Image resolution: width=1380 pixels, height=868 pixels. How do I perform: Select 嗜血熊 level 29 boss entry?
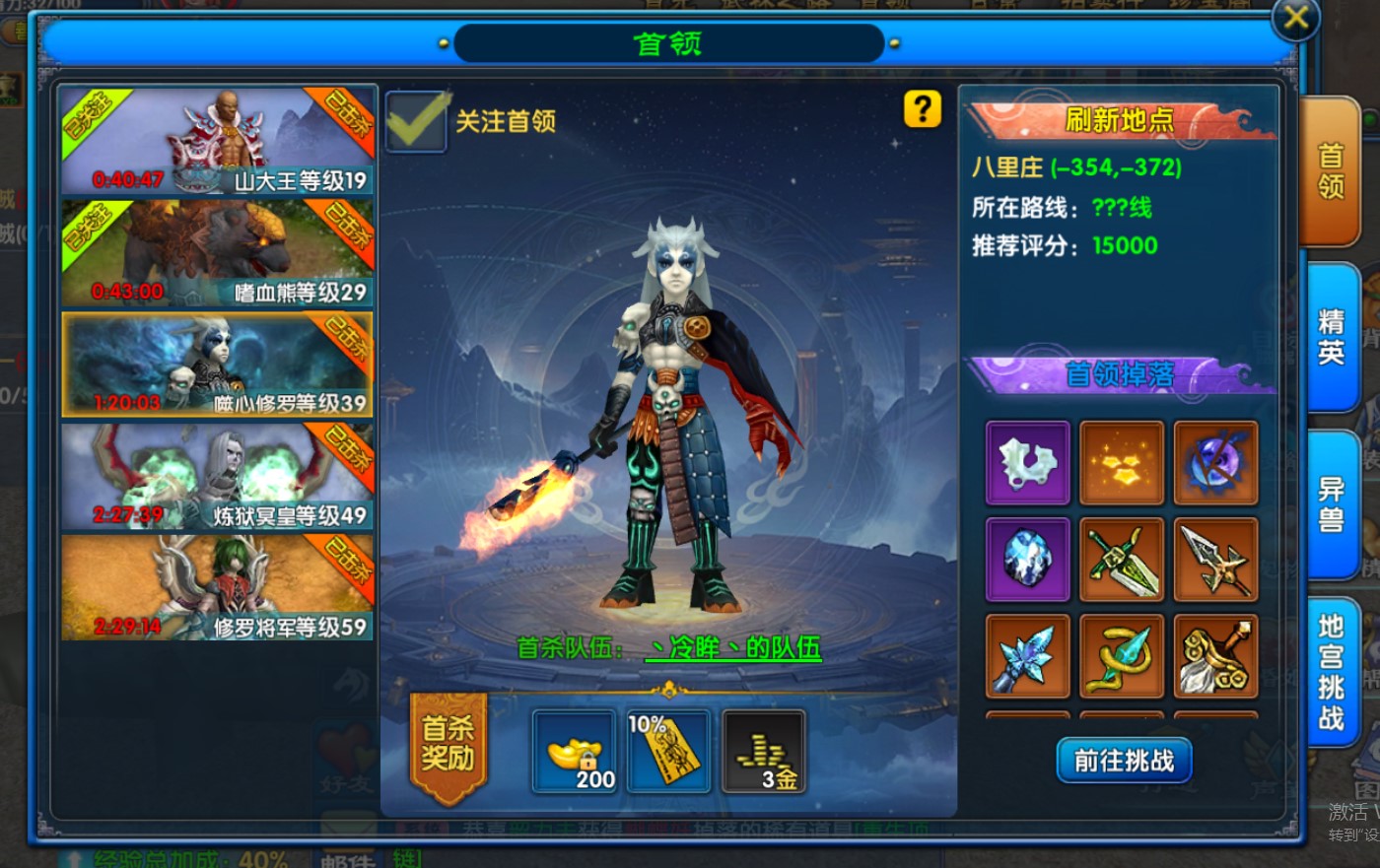tap(217, 253)
